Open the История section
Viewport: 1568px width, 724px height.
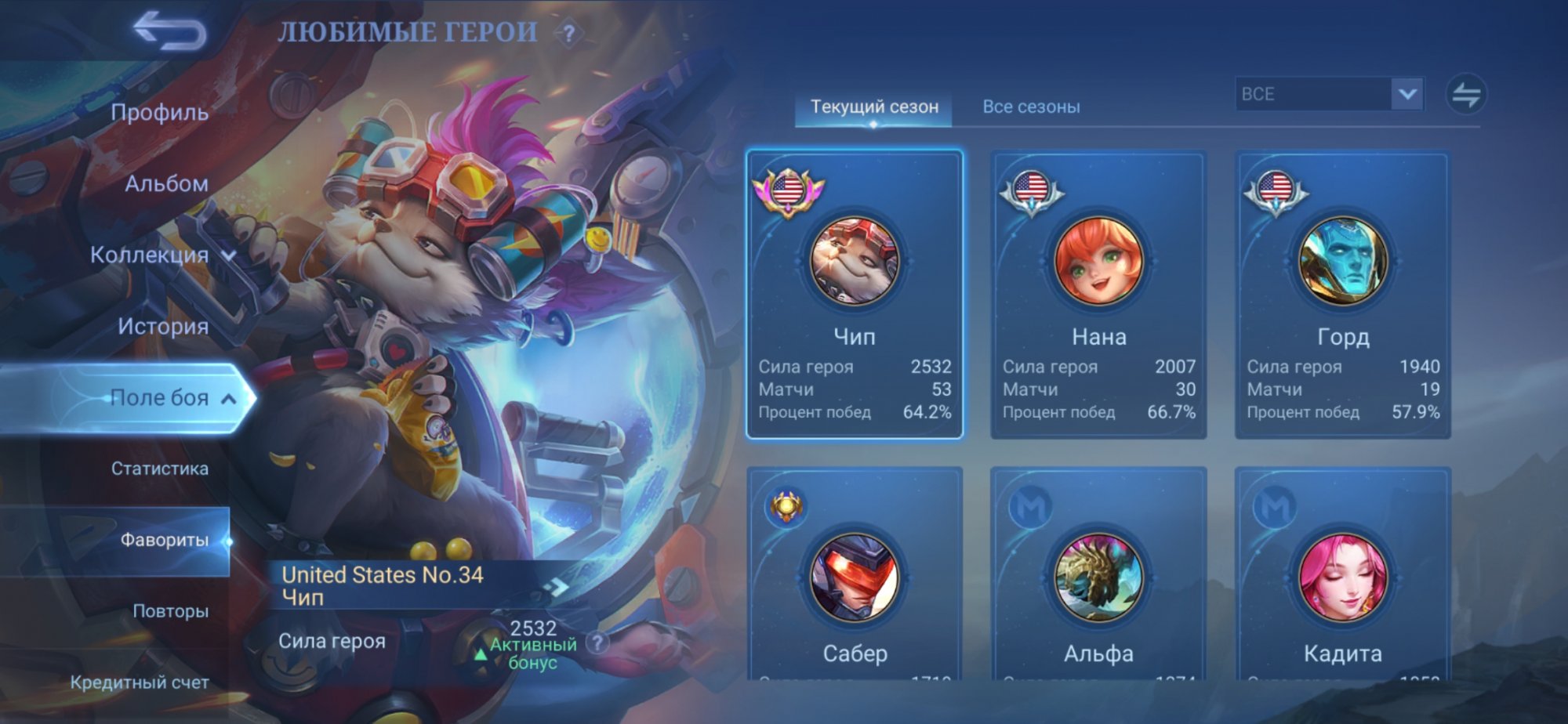[x=163, y=327]
